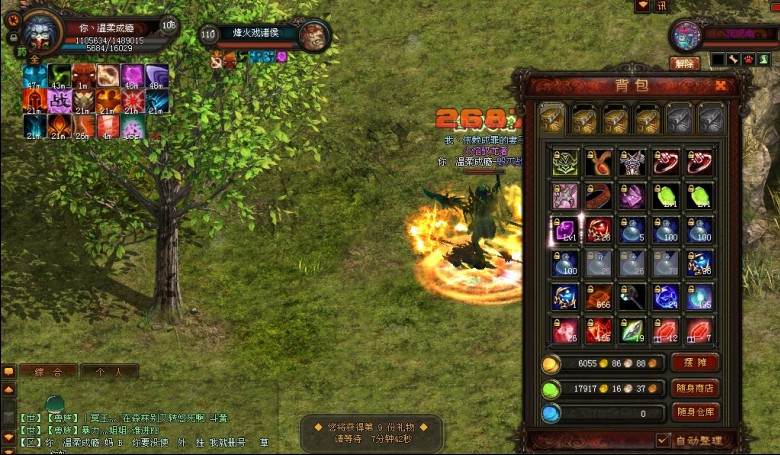Image resolution: width=780 pixels, height=455 pixels.
Task: Select the highlighted purple Lv1 gem slot
Action: [x=566, y=230]
